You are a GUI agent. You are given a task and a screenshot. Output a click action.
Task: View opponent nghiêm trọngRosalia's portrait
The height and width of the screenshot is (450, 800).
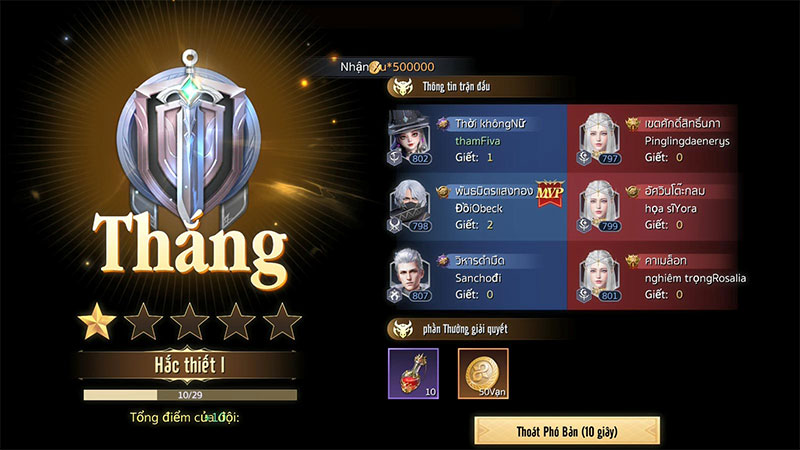[601, 276]
